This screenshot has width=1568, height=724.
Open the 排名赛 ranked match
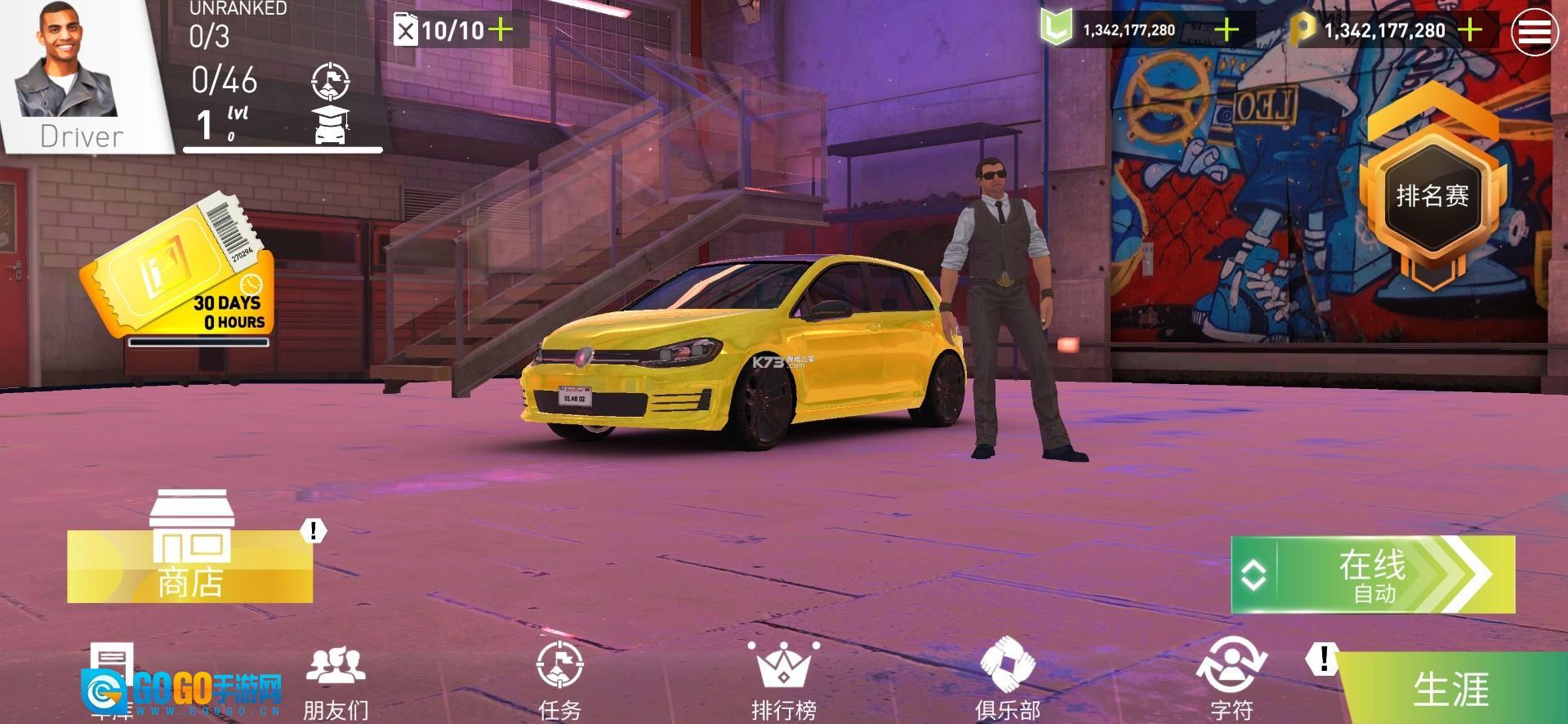[1432, 197]
